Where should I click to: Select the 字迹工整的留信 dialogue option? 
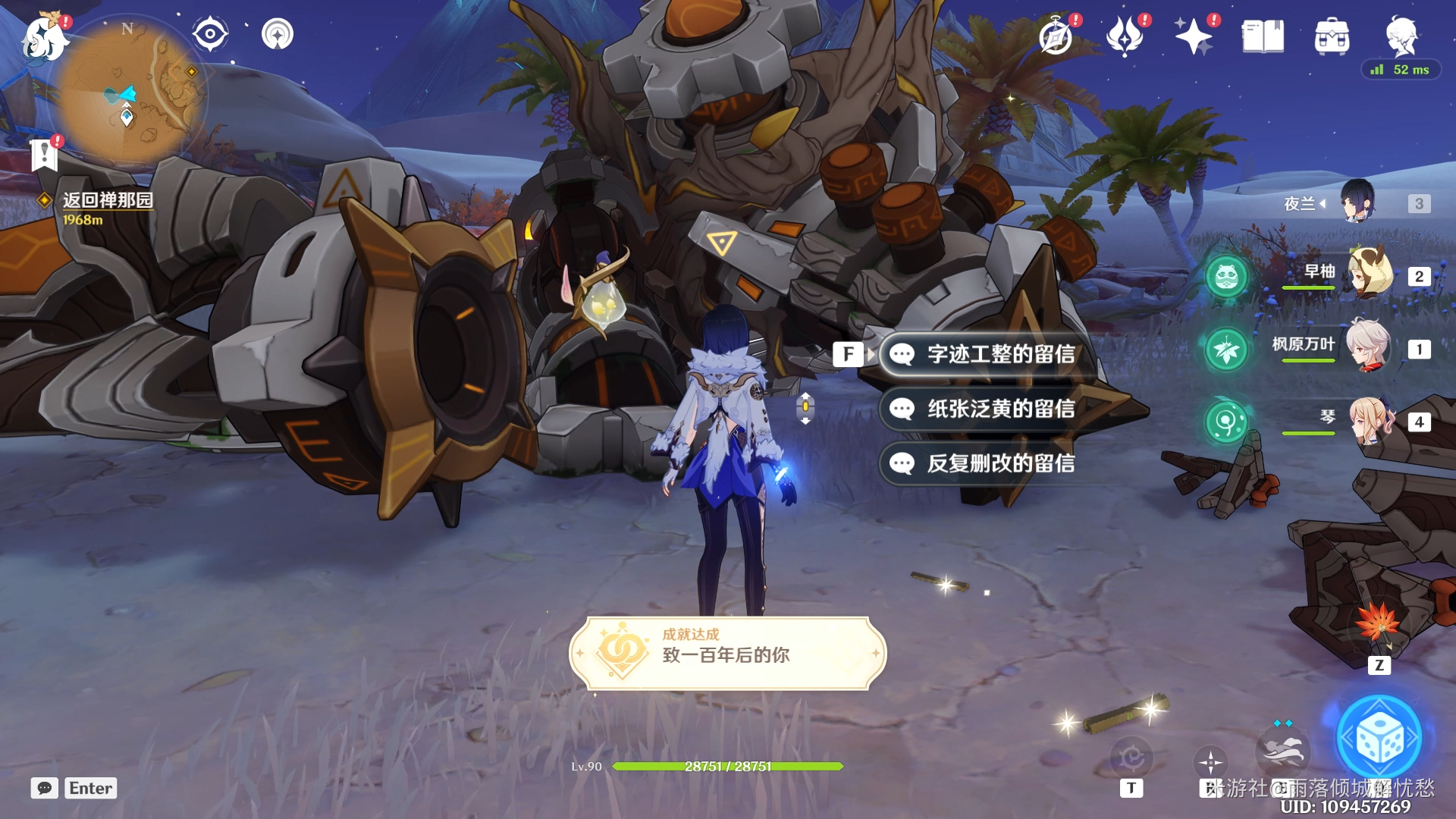click(x=999, y=354)
